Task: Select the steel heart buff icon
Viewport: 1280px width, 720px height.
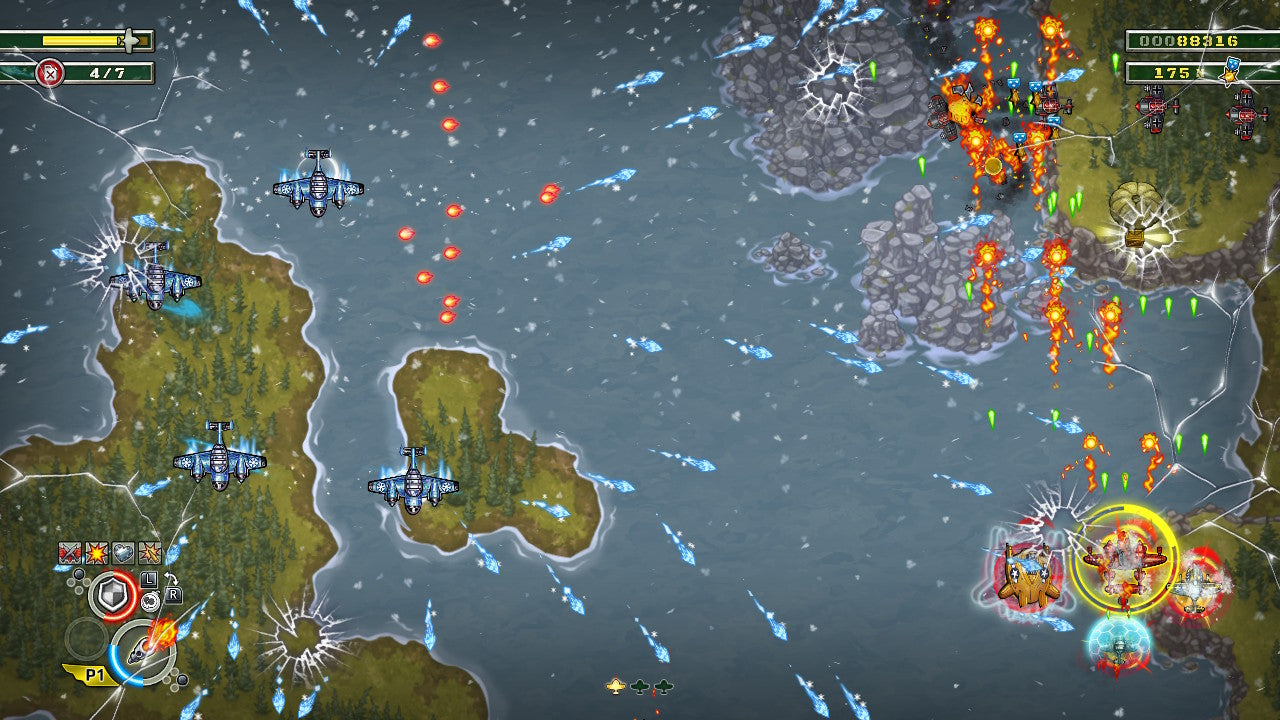Action: (x=123, y=553)
